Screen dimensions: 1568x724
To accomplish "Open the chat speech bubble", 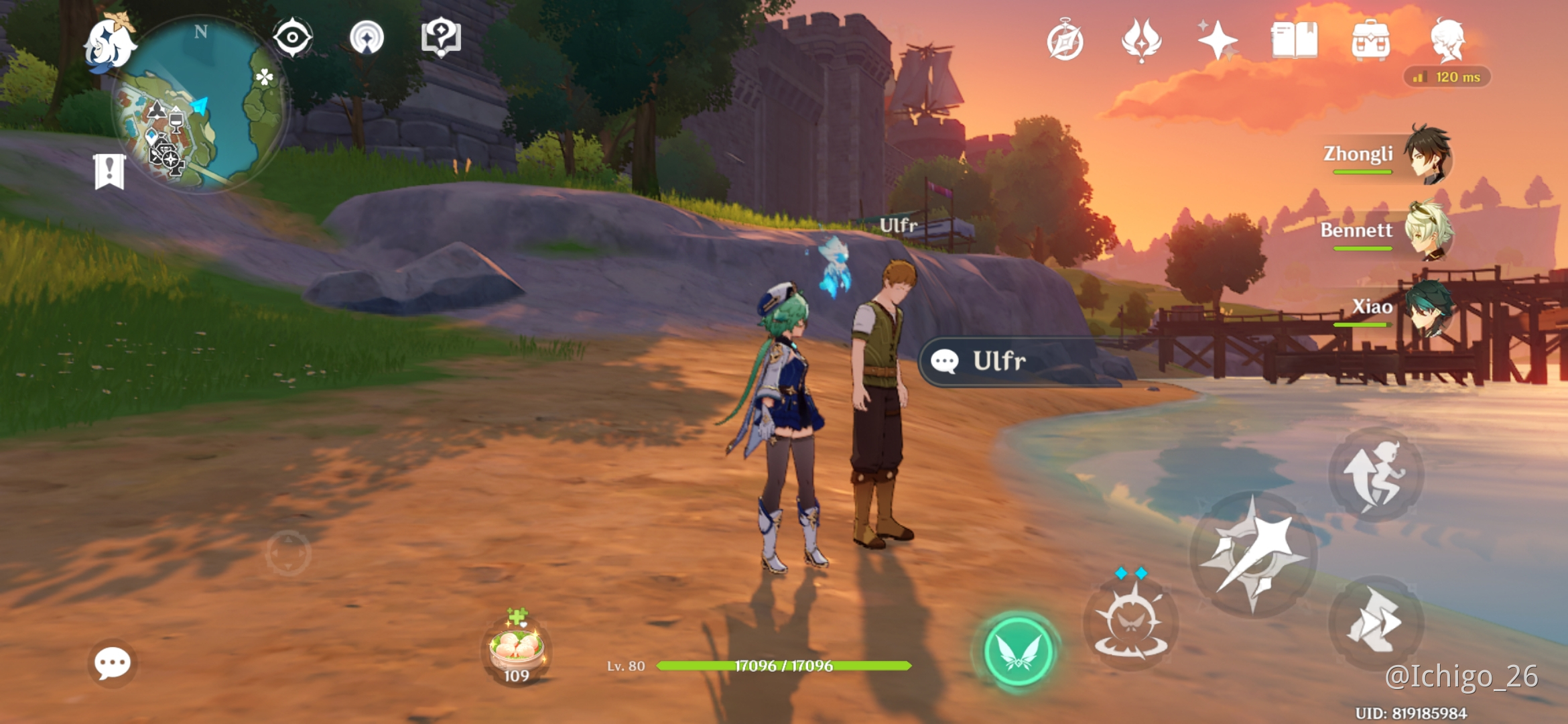I will tap(112, 664).
